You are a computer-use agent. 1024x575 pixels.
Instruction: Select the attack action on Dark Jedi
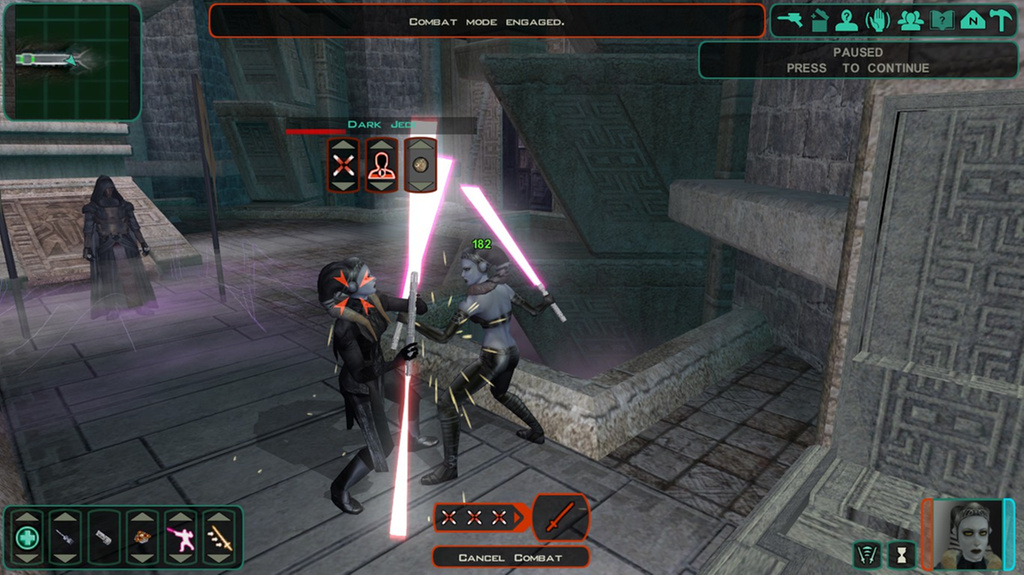[x=344, y=165]
